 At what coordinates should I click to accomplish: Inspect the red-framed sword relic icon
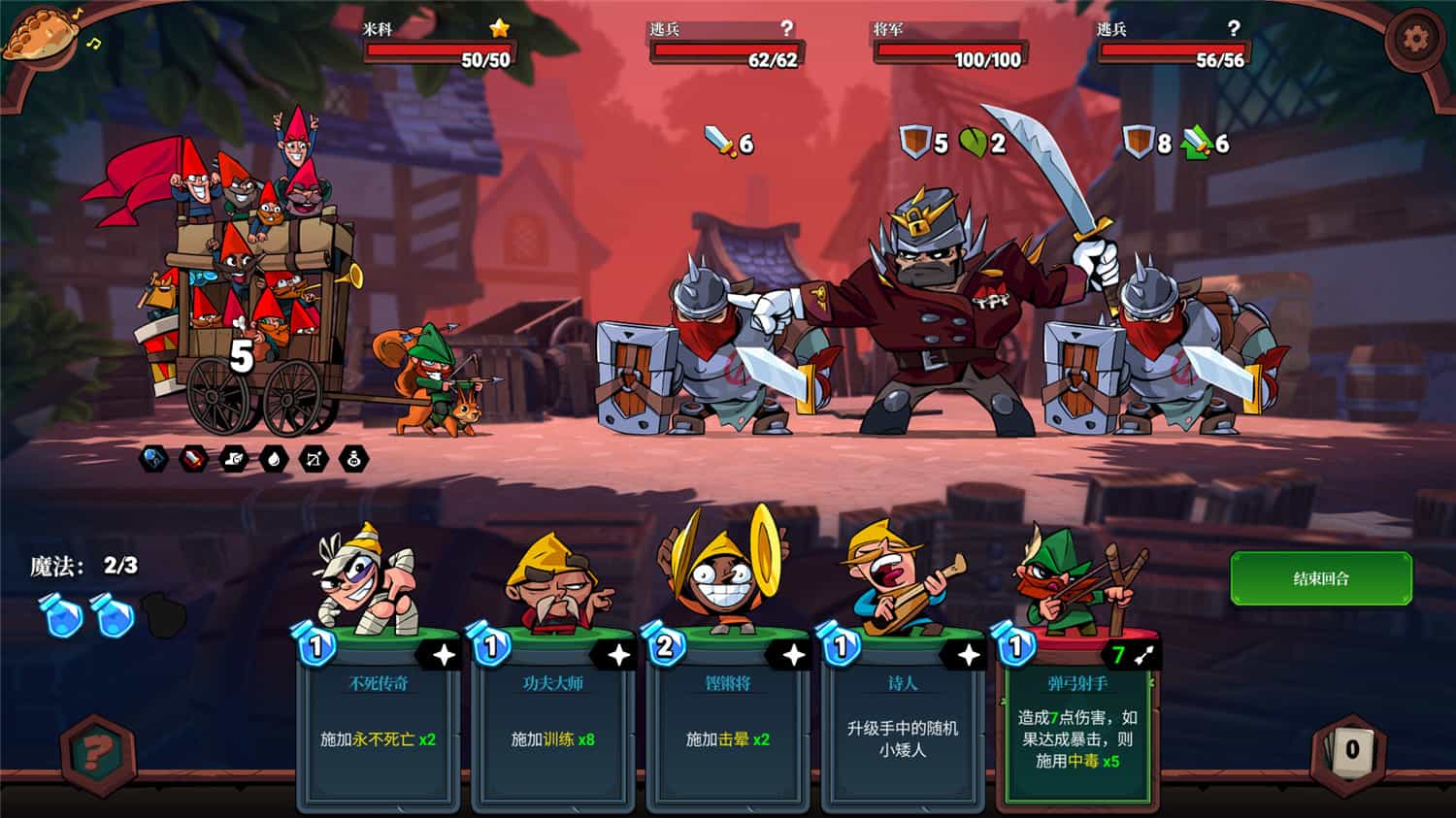point(193,459)
